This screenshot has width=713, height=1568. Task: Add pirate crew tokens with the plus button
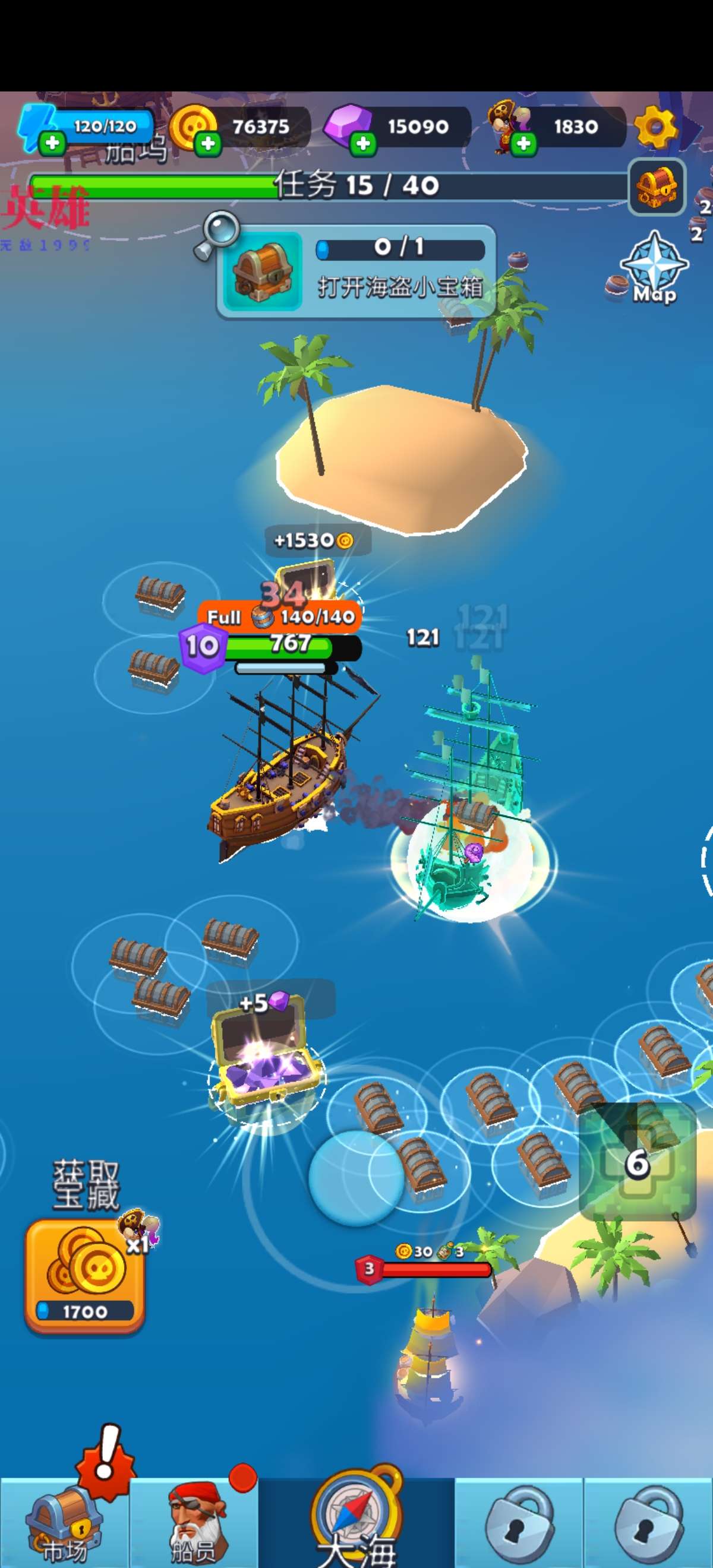tap(523, 144)
